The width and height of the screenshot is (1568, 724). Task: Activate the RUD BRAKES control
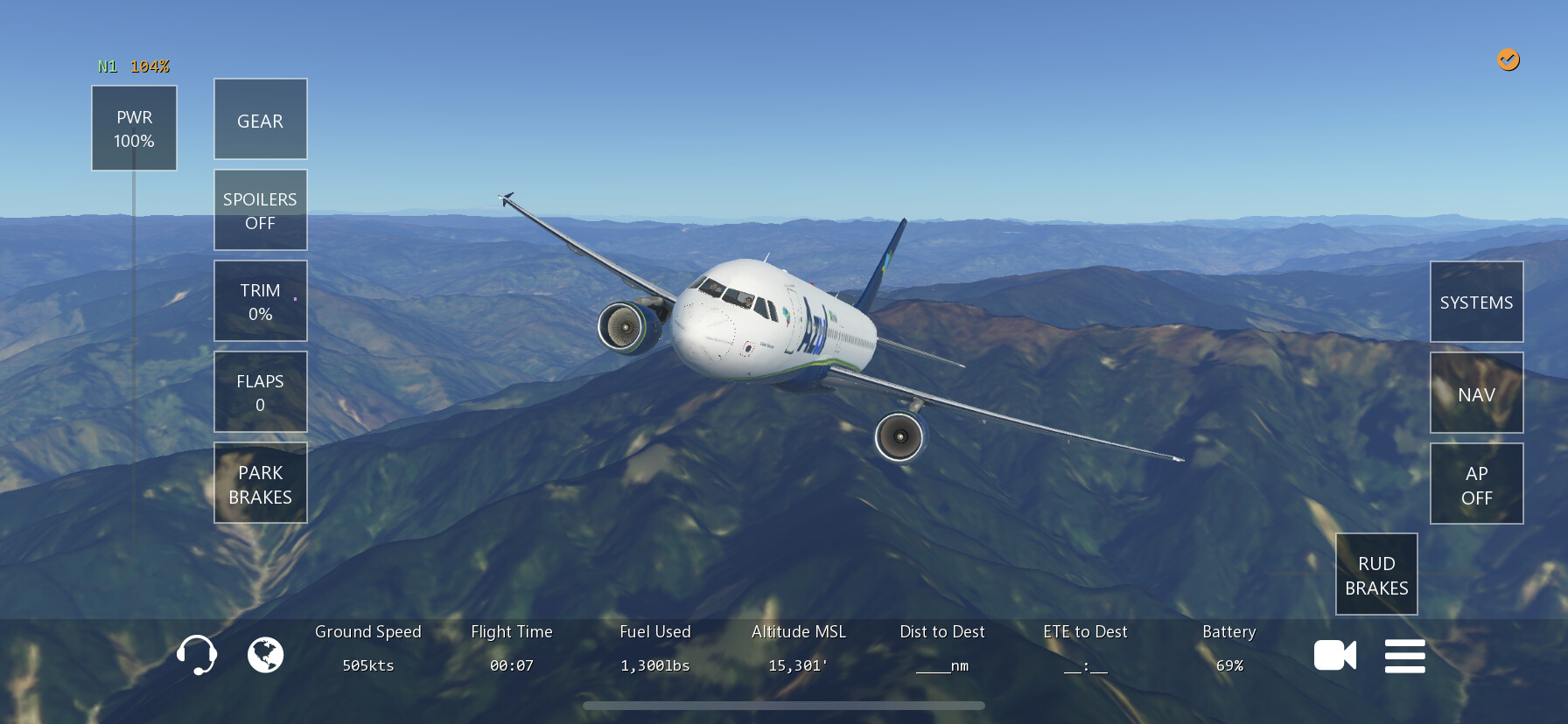1376,574
